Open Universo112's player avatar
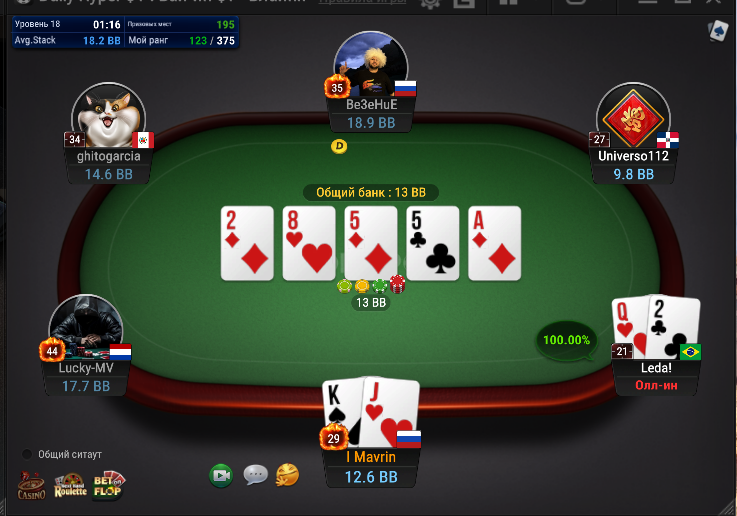This screenshot has width=737, height=516. (633, 116)
